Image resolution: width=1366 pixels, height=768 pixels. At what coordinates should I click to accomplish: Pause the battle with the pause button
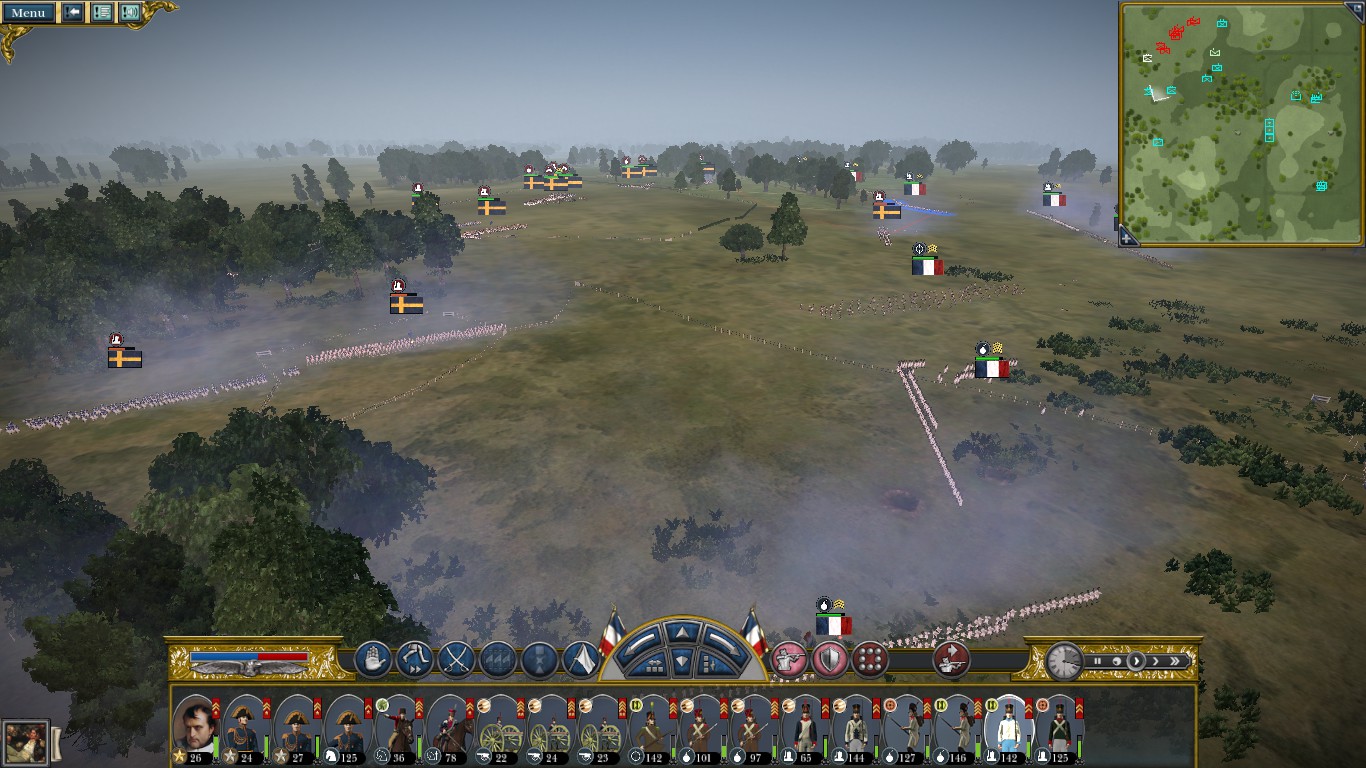click(x=1097, y=661)
